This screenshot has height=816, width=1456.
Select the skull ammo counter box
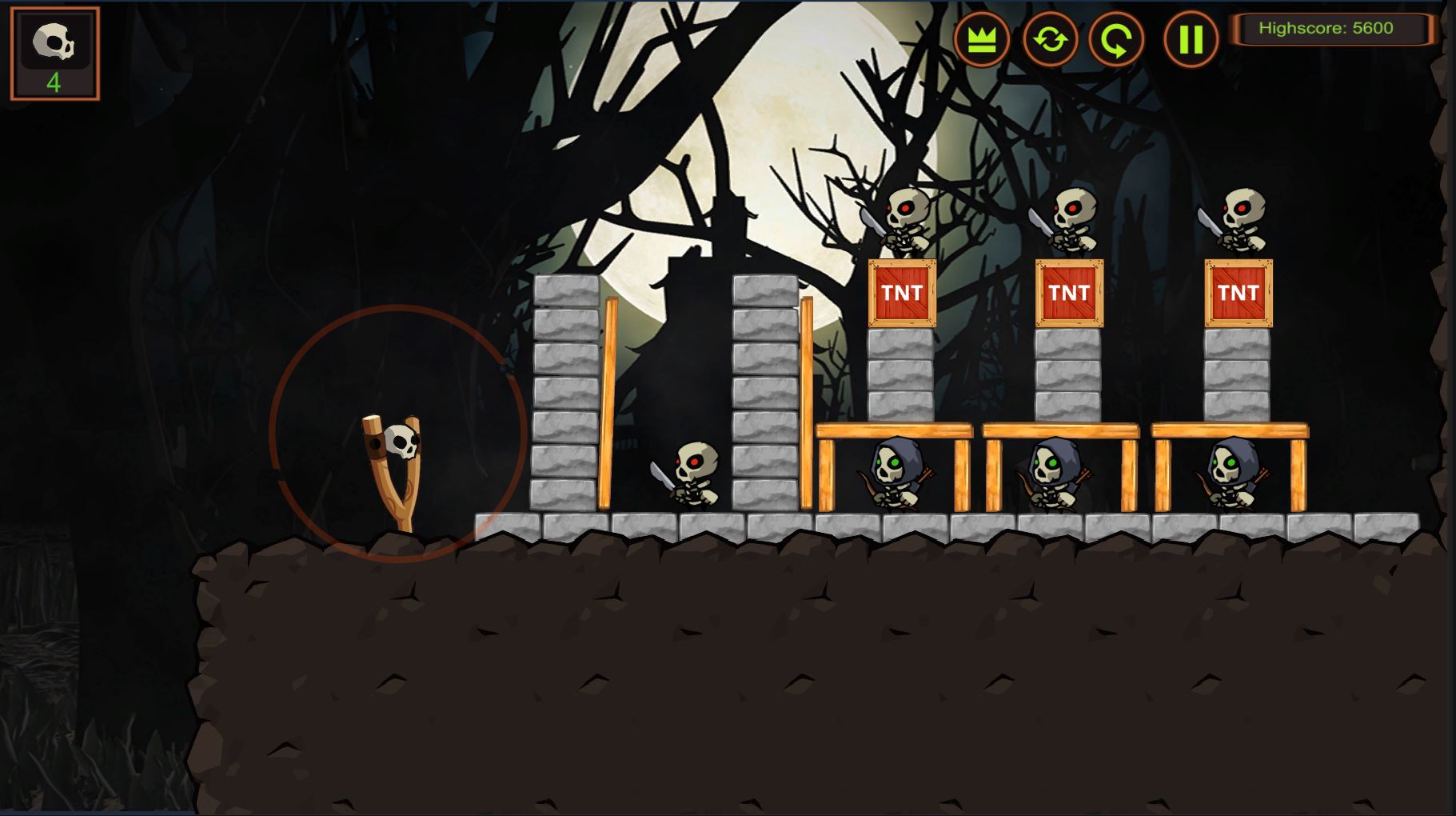54,54
